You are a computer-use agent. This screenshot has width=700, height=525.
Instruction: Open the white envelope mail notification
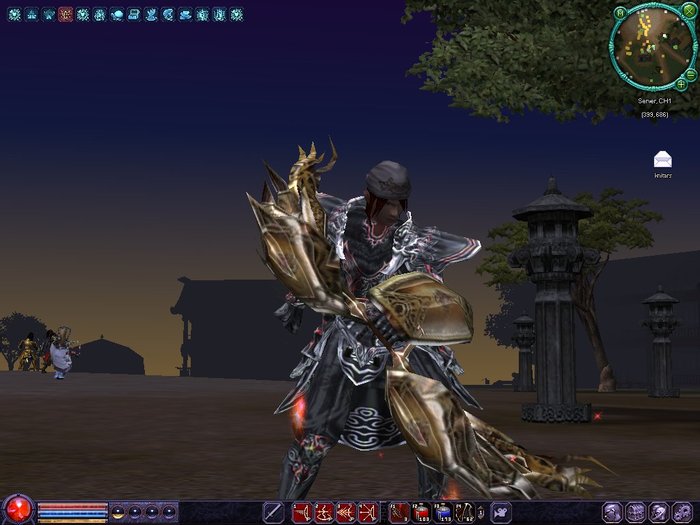[x=662, y=159]
